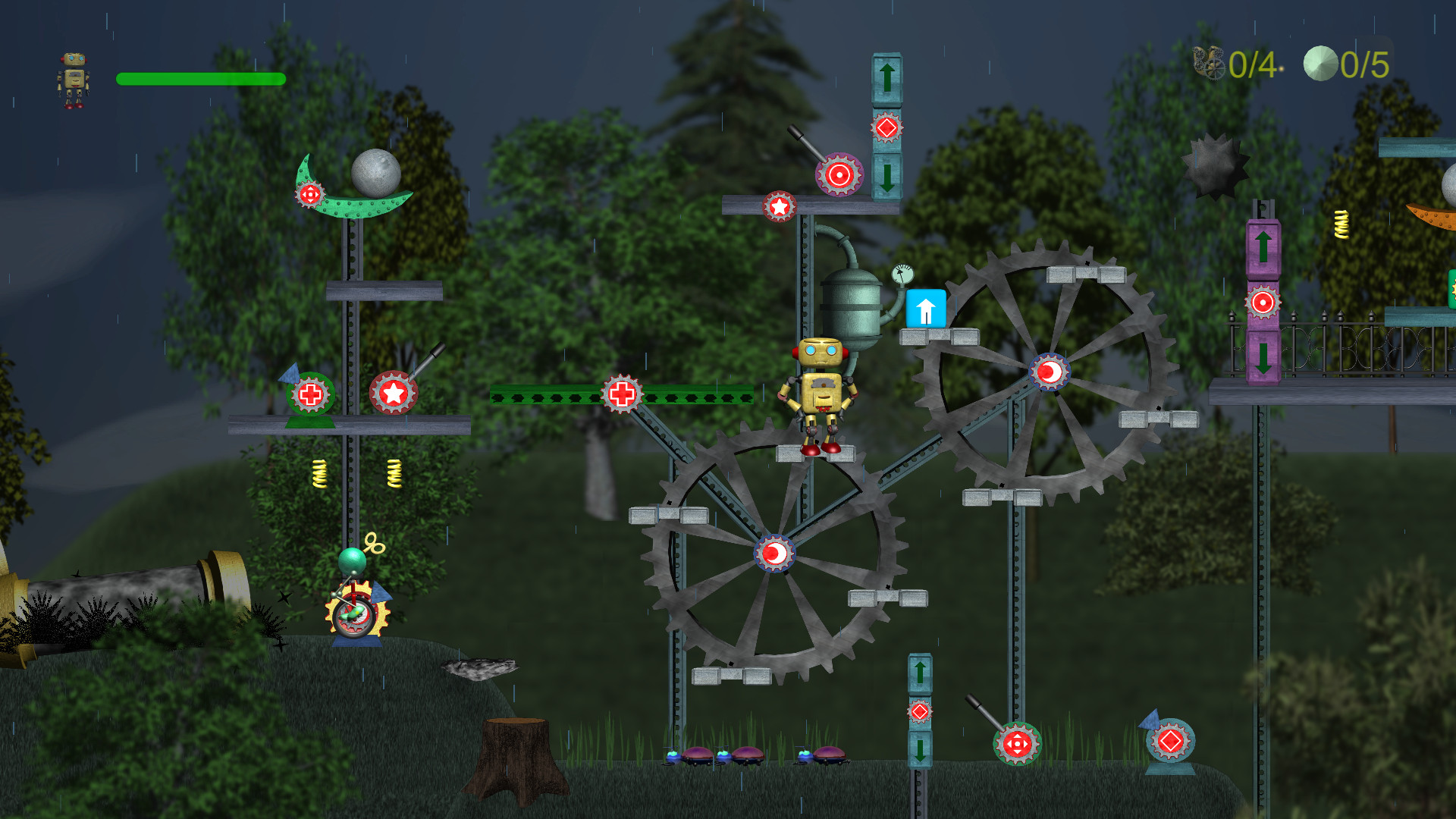The width and height of the screenshot is (1456, 819).
Task: Click the red diamond block between the teal arrows
Action: 885,130
